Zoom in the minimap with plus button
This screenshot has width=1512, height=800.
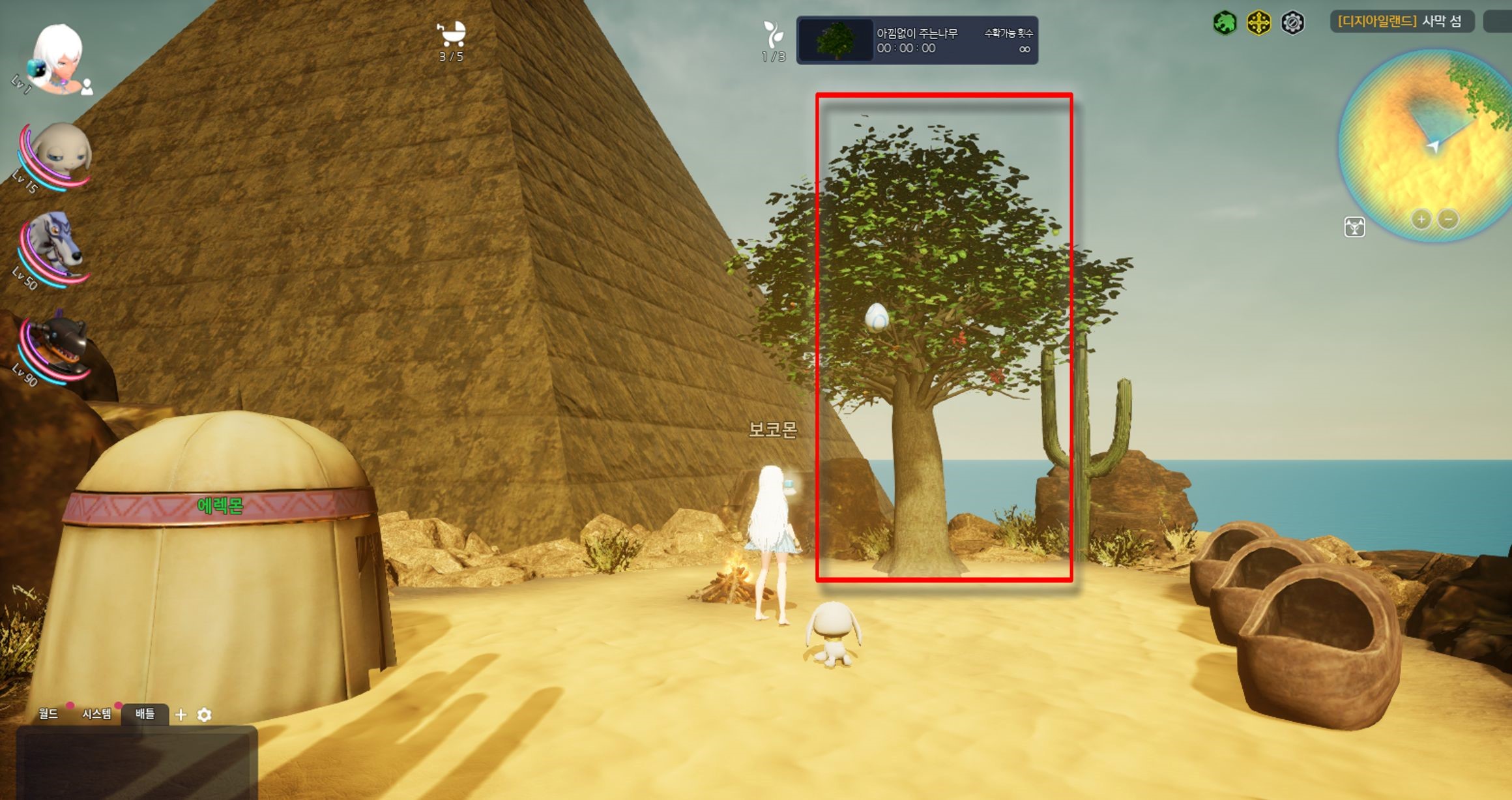point(1421,219)
